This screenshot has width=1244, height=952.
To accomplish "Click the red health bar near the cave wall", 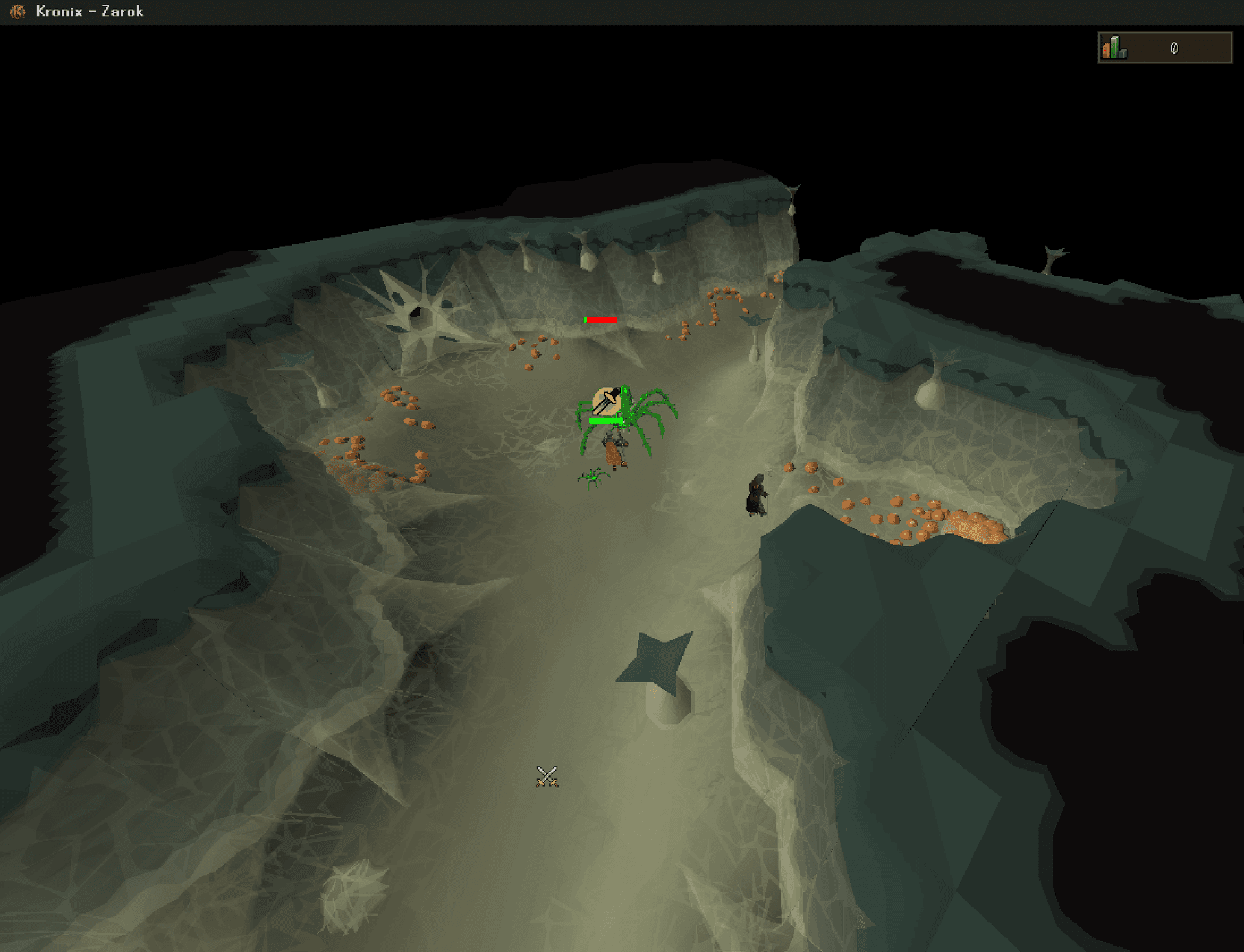I will pyautogui.click(x=603, y=319).
